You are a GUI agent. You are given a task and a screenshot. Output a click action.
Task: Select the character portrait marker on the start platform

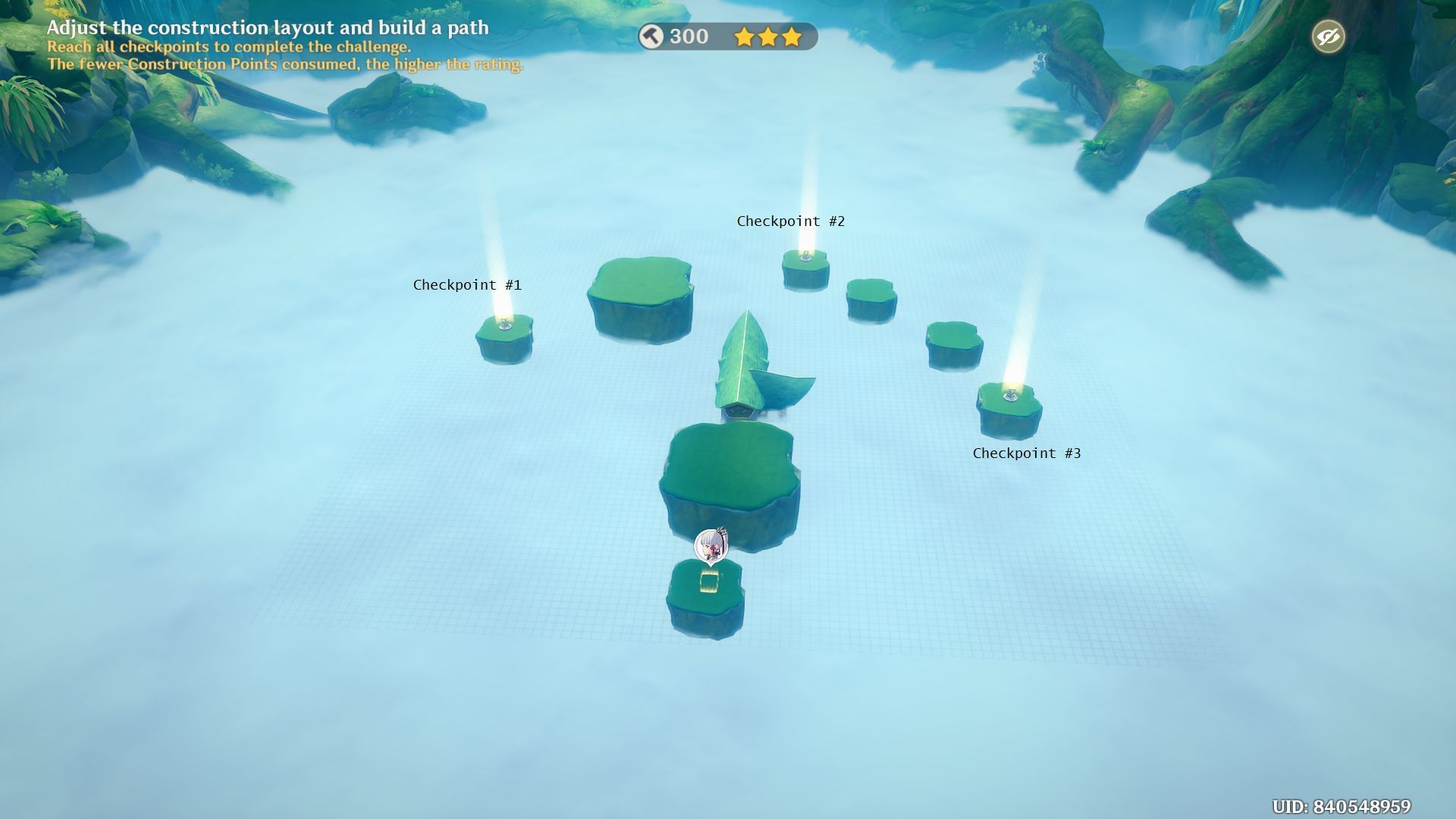click(x=711, y=545)
